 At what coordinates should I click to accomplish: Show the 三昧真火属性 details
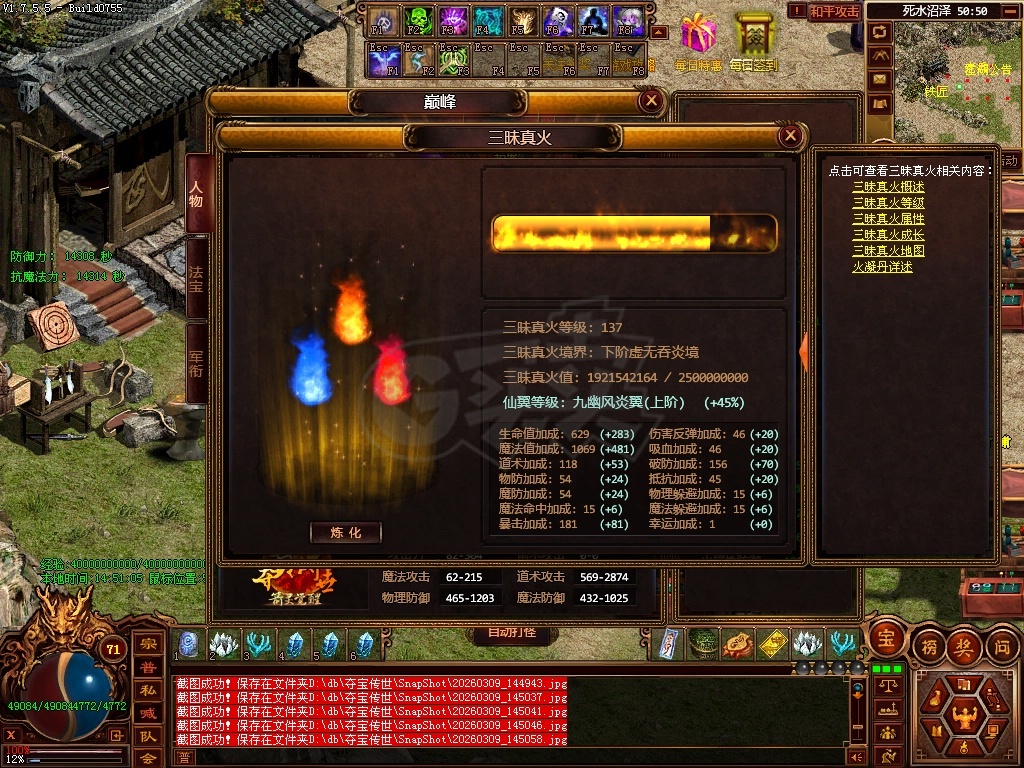coord(888,219)
